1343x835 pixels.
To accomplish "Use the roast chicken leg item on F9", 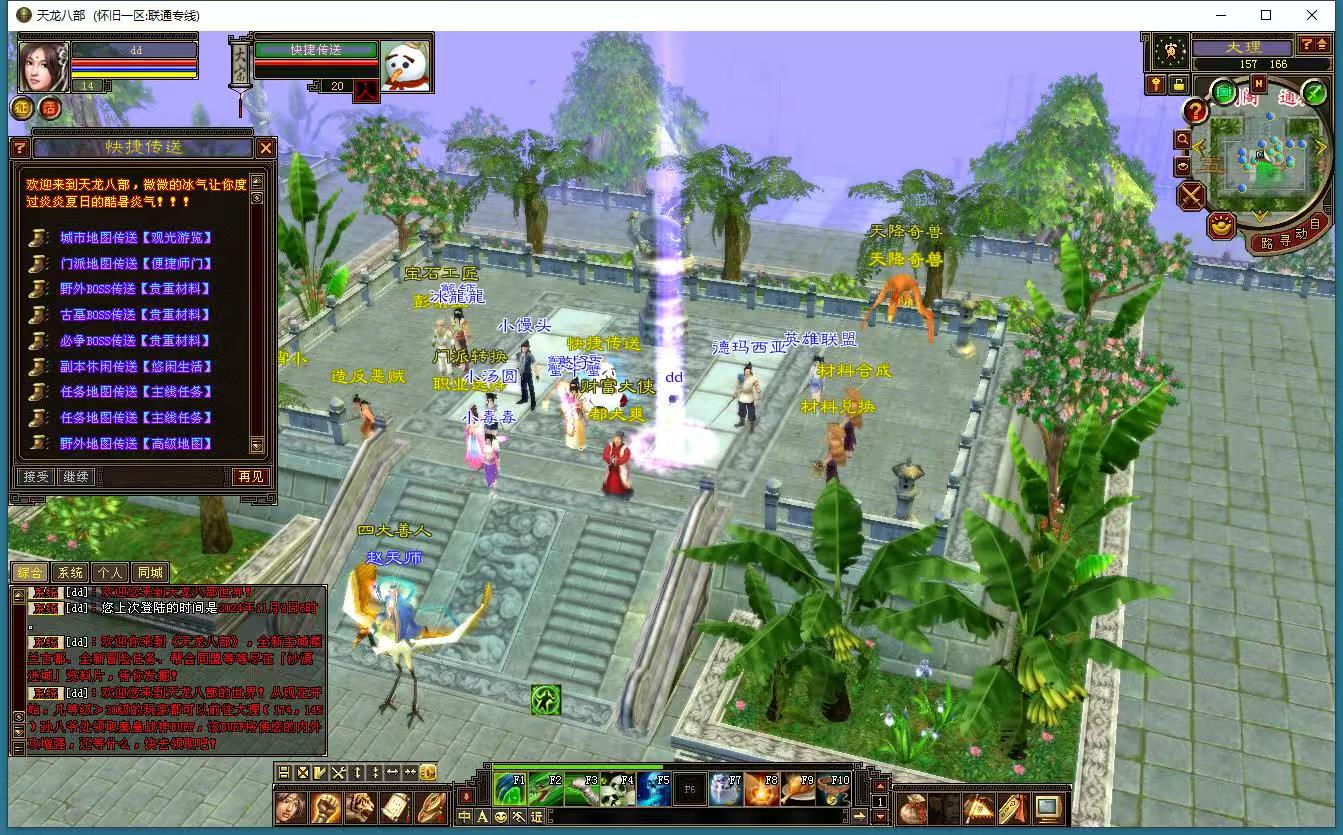I will pyautogui.click(x=798, y=789).
